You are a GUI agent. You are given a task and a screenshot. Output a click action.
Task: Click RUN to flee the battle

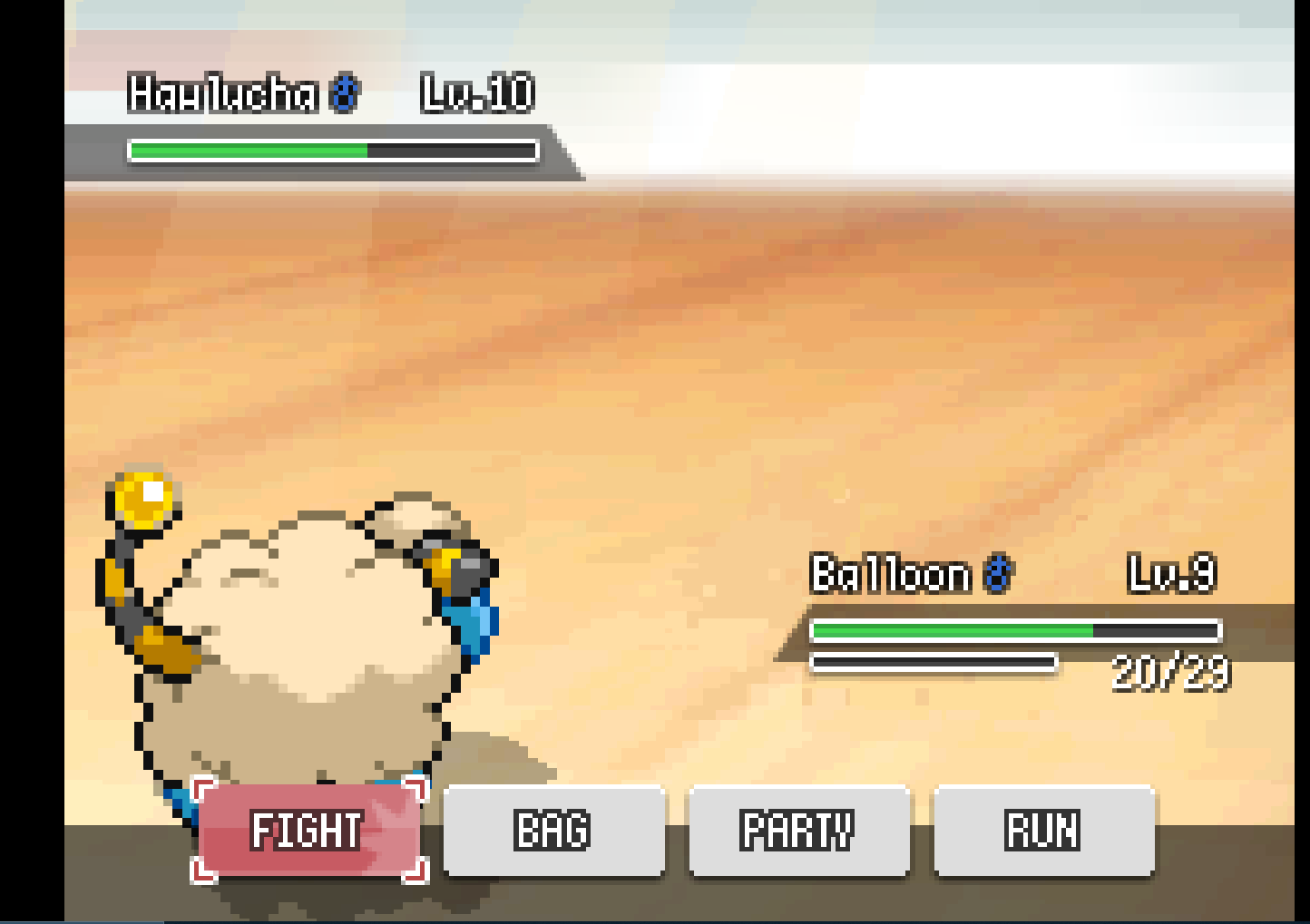tap(1043, 831)
